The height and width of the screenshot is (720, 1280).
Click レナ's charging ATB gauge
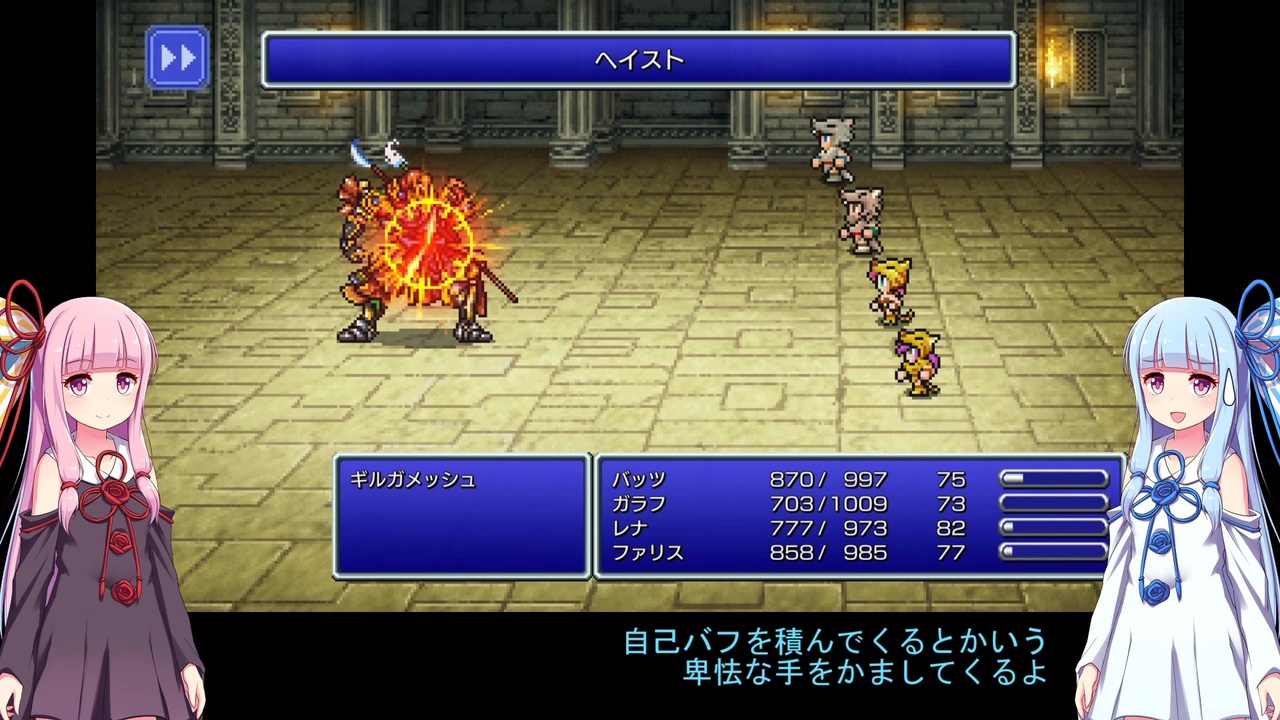(x=1055, y=528)
